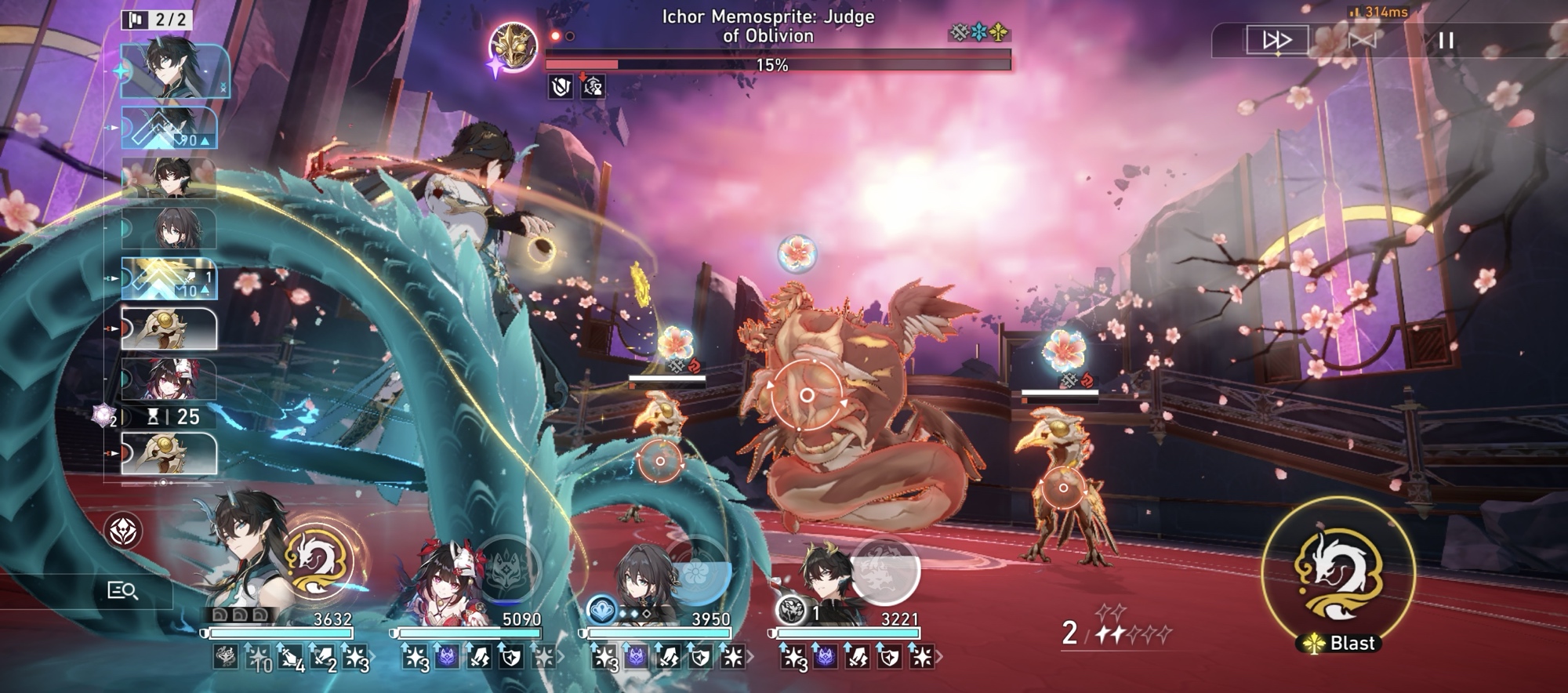Activate the blue flower ultimate icon
The width and height of the screenshot is (1568, 693).
[697, 570]
